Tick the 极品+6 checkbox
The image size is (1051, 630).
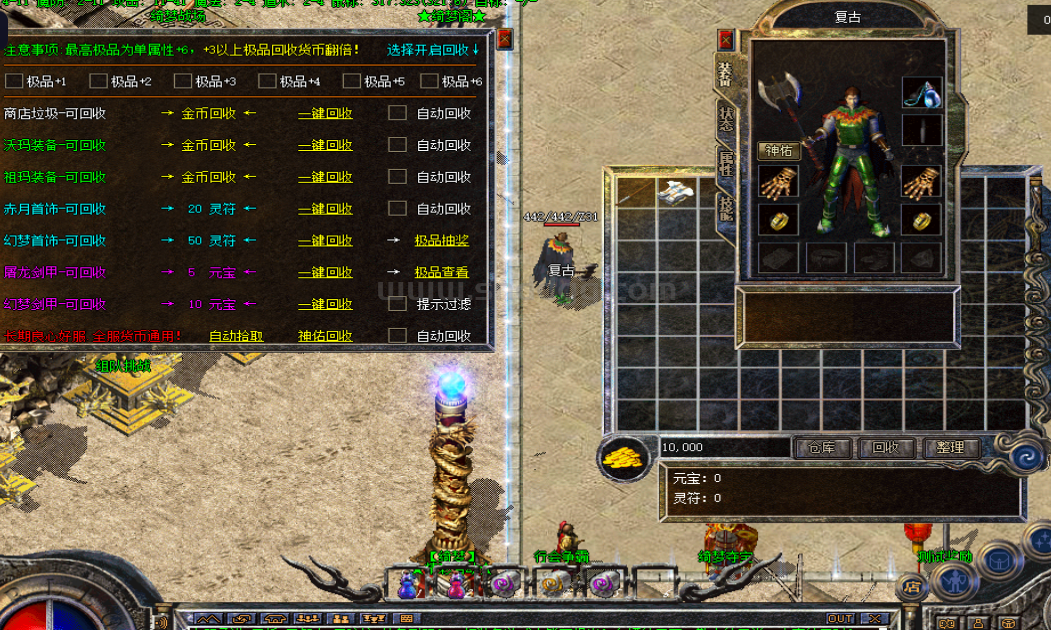(x=430, y=81)
